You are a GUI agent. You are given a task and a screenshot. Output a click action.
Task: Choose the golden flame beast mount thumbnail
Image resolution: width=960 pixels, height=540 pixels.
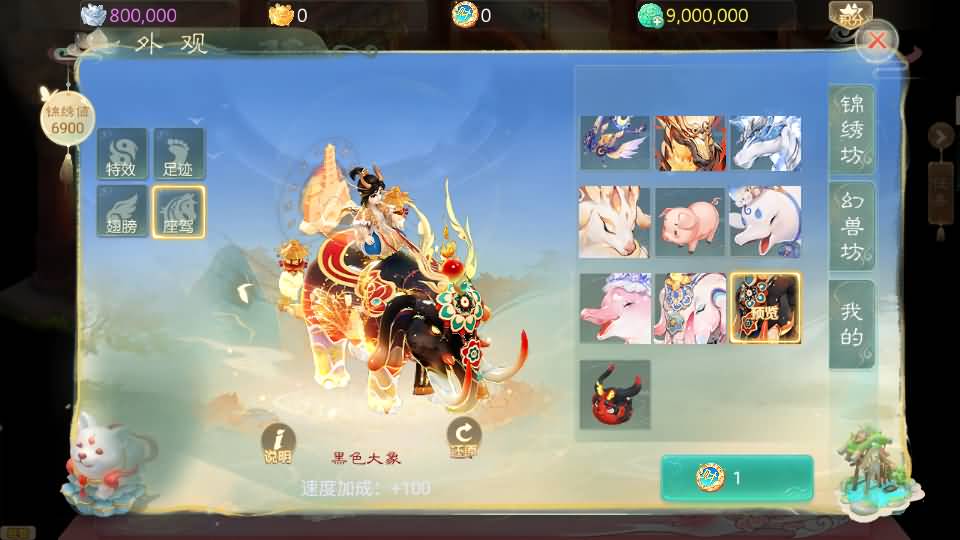pyautogui.click(x=690, y=143)
